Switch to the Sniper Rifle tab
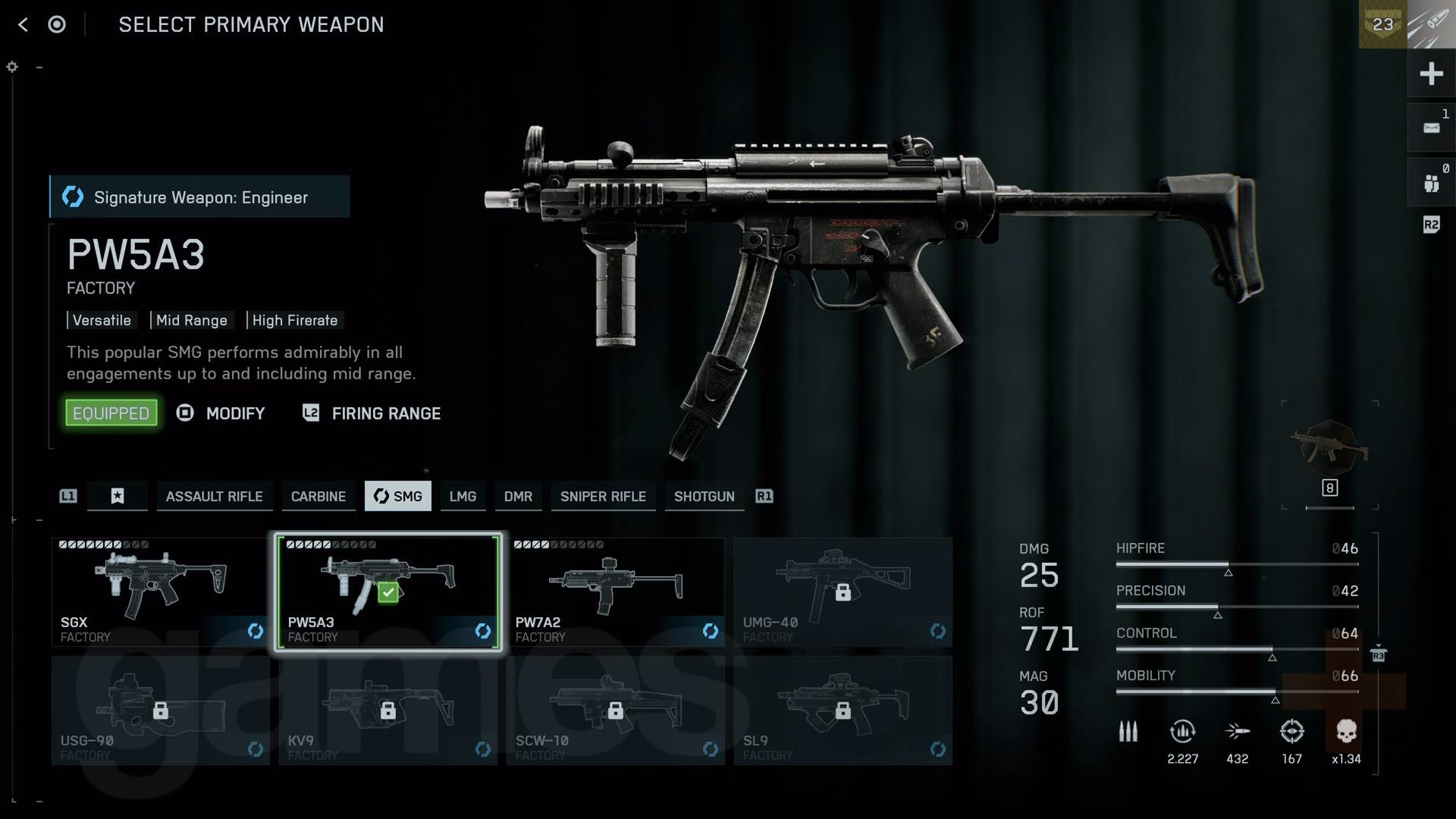 click(x=603, y=496)
